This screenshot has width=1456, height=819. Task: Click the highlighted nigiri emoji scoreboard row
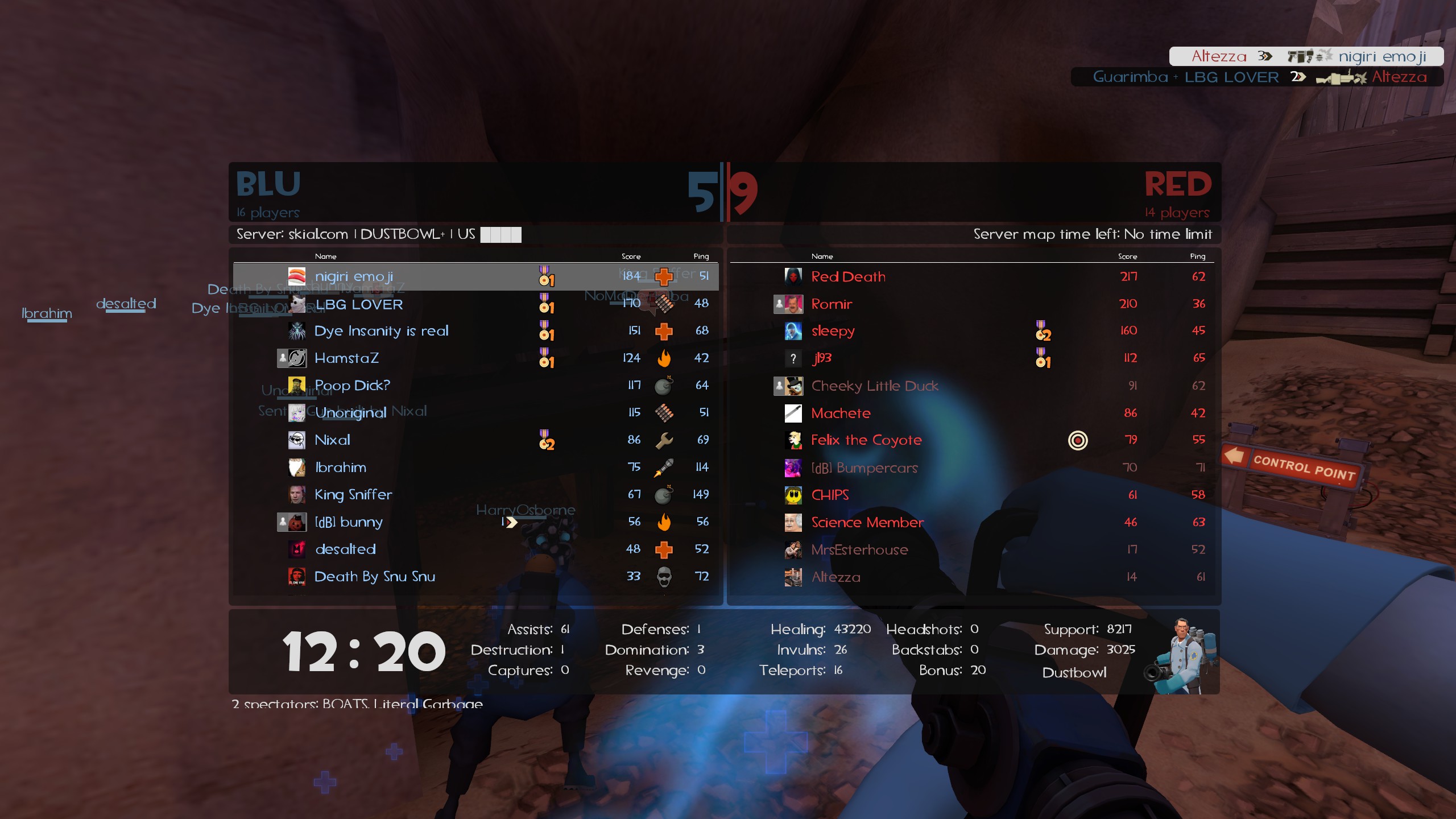coord(398,277)
